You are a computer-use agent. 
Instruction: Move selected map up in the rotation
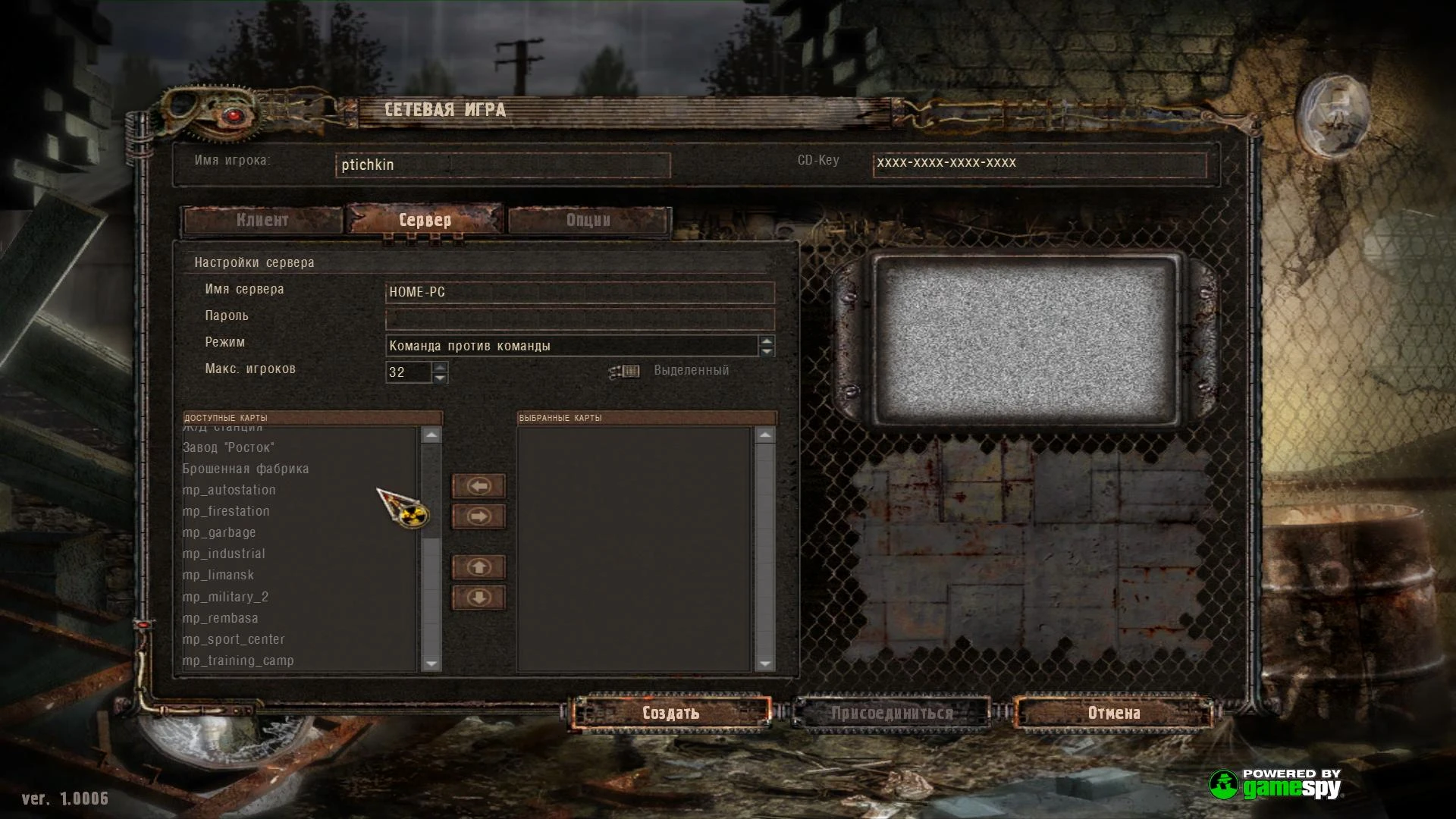pyautogui.click(x=477, y=567)
